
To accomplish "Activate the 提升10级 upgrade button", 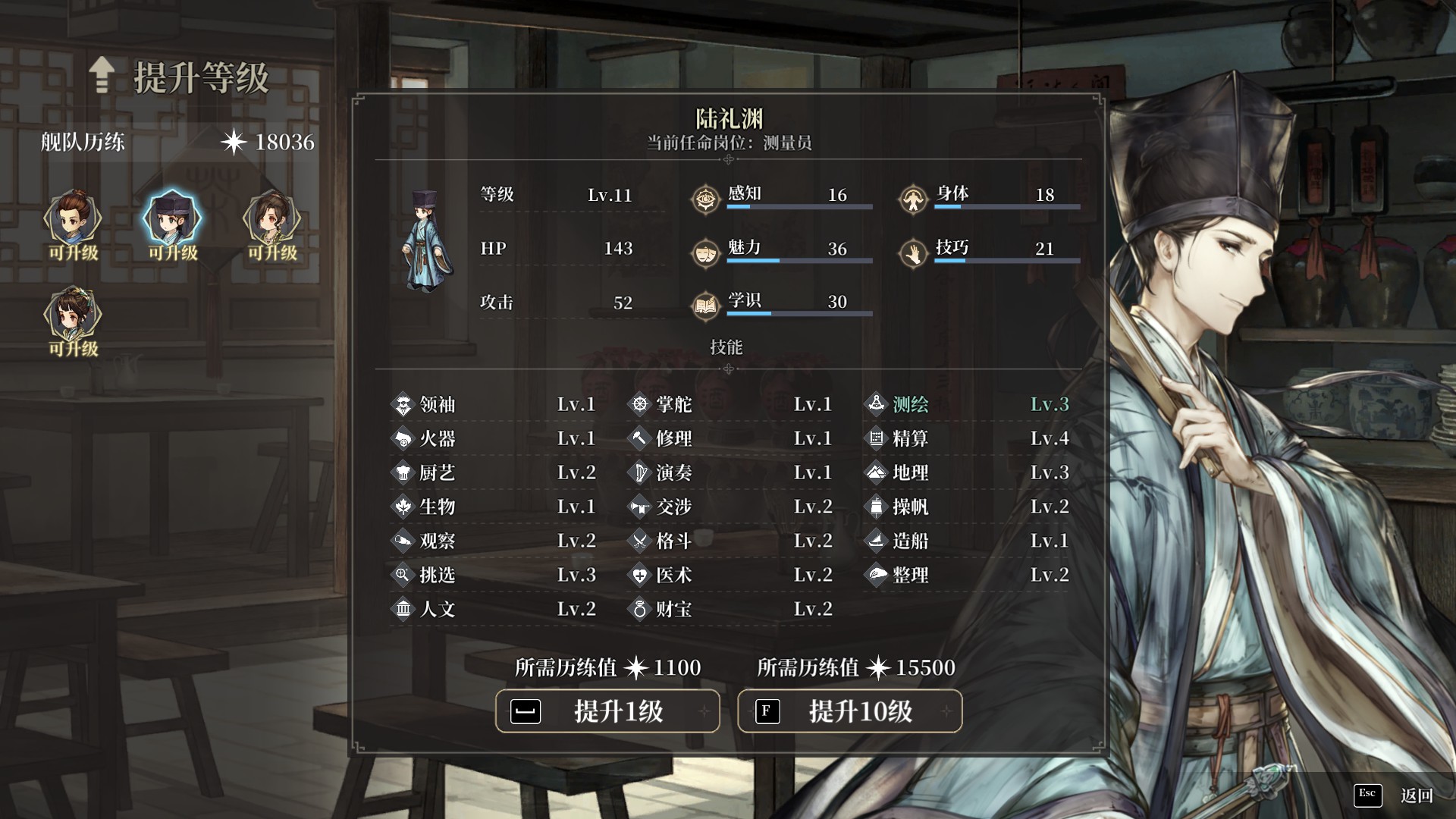I will click(849, 711).
